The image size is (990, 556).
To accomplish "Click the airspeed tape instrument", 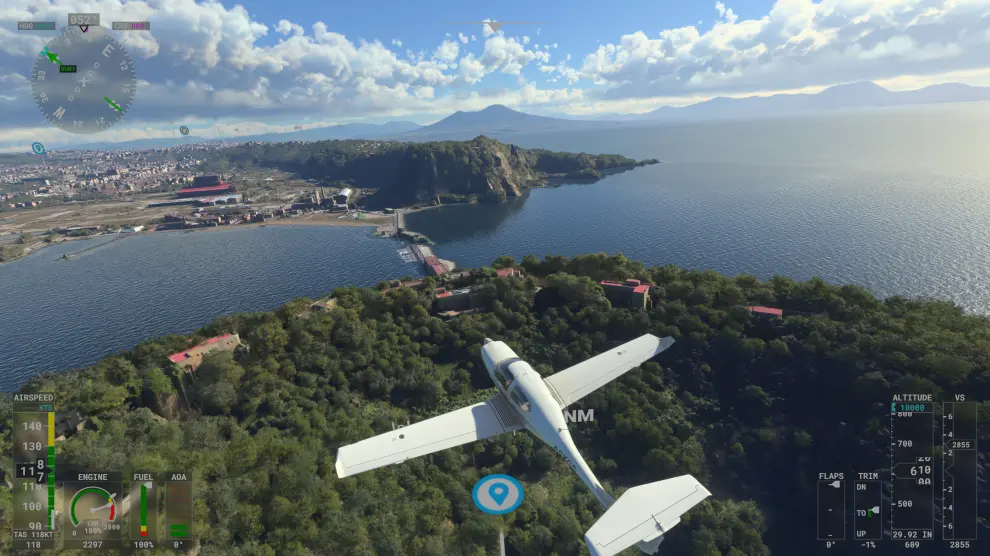I will [x=34, y=470].
